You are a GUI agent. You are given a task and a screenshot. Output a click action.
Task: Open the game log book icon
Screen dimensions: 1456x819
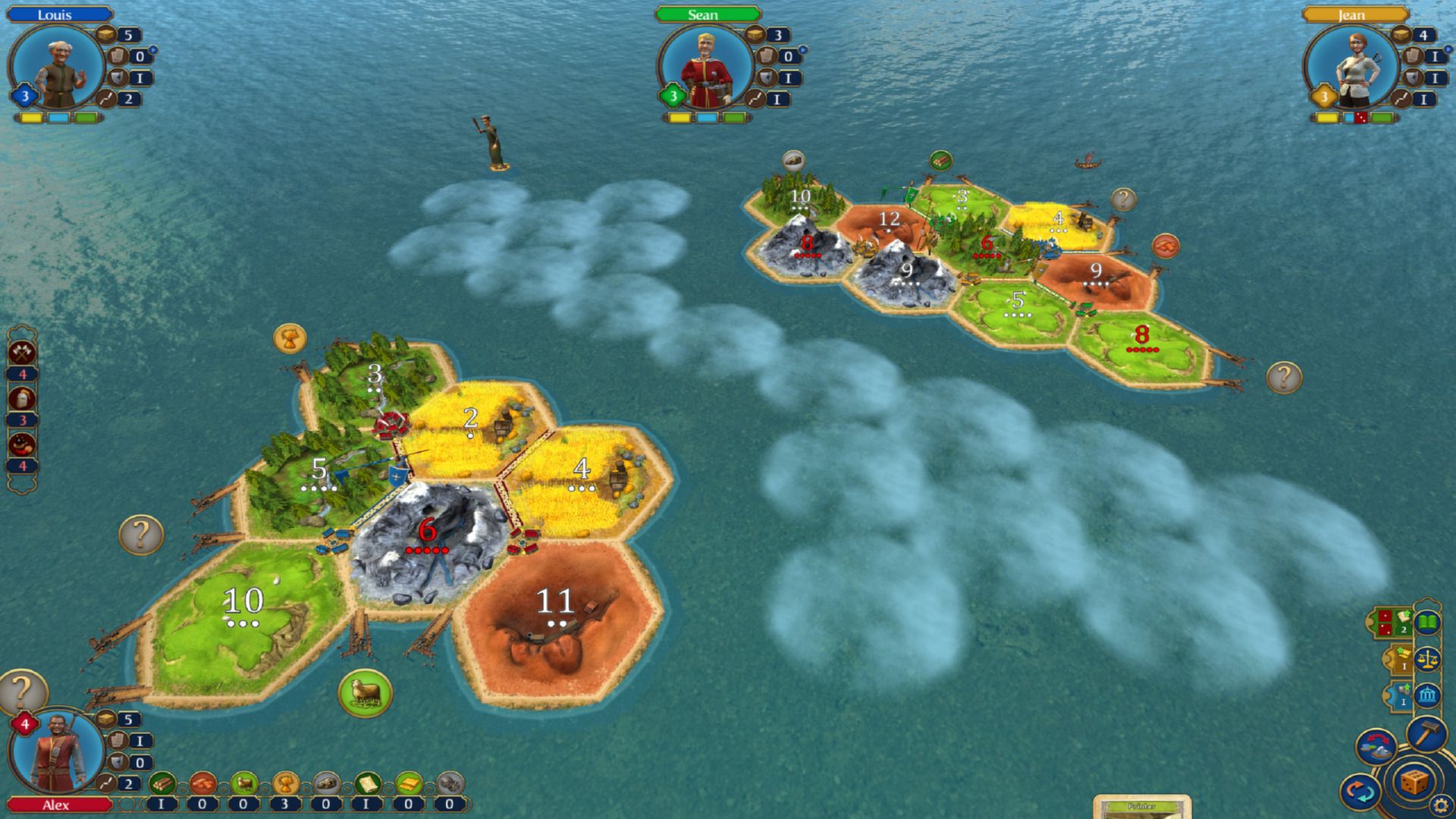1426,623
